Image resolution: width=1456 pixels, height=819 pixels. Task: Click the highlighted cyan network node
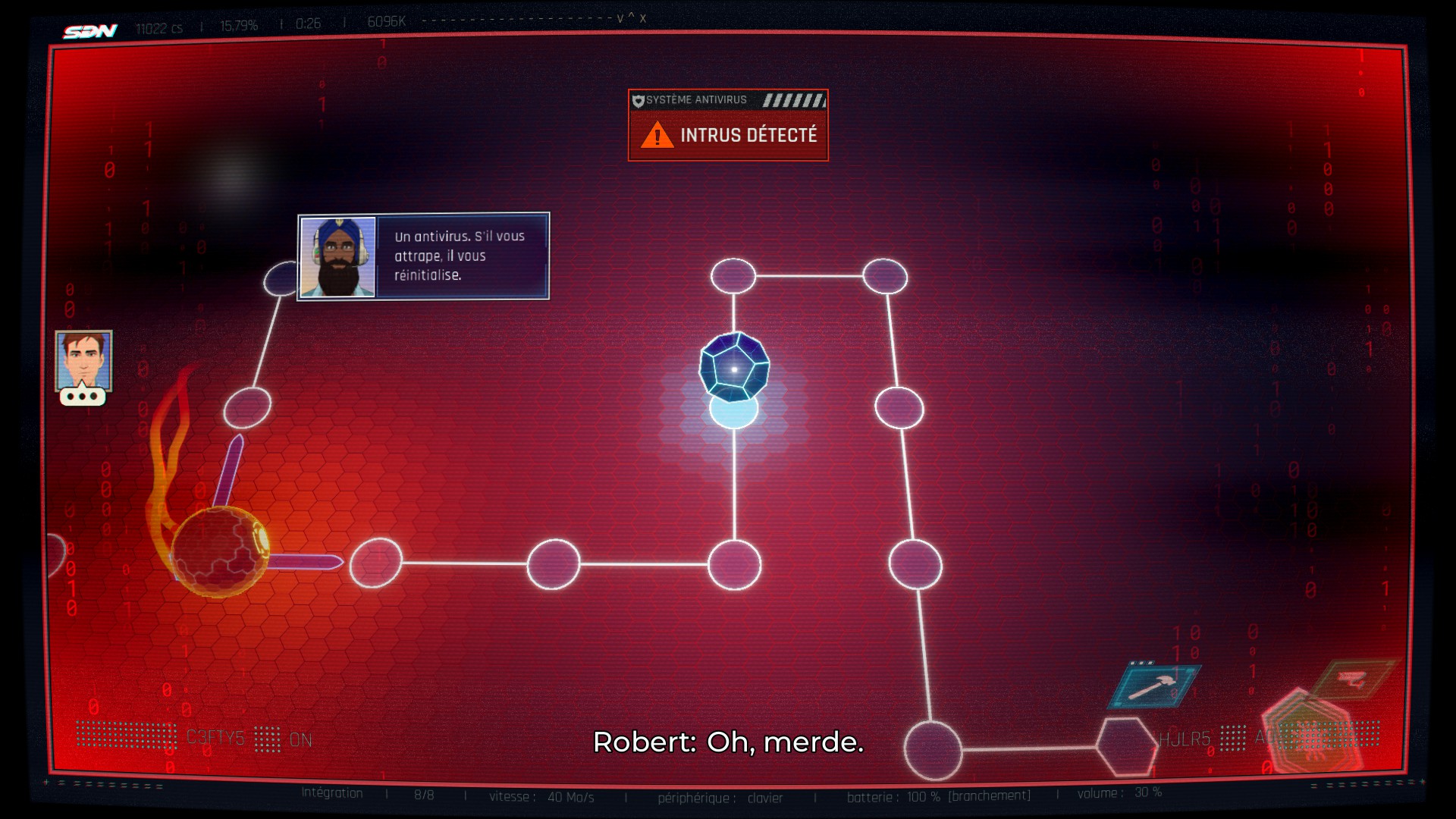coord(733,413)
